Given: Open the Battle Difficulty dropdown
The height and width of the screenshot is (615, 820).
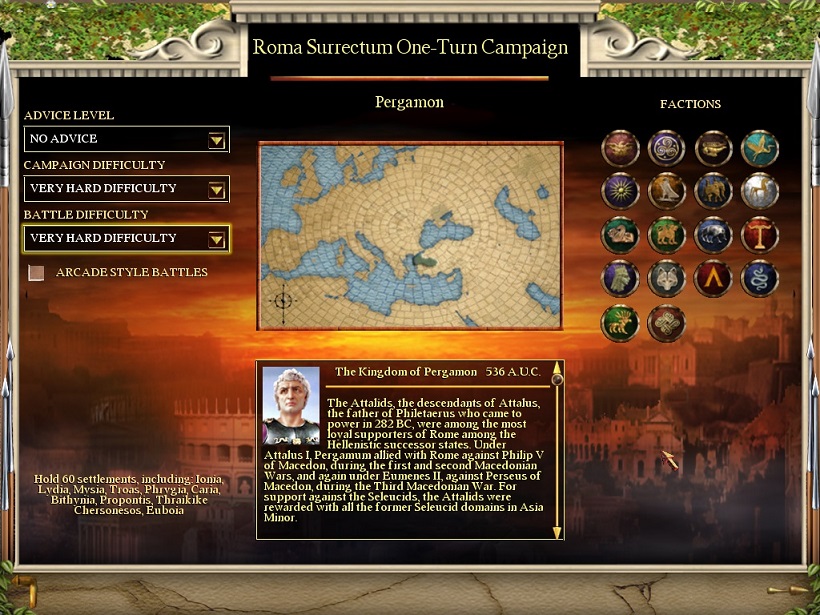Looking at the screenshot, I should 216,239.
